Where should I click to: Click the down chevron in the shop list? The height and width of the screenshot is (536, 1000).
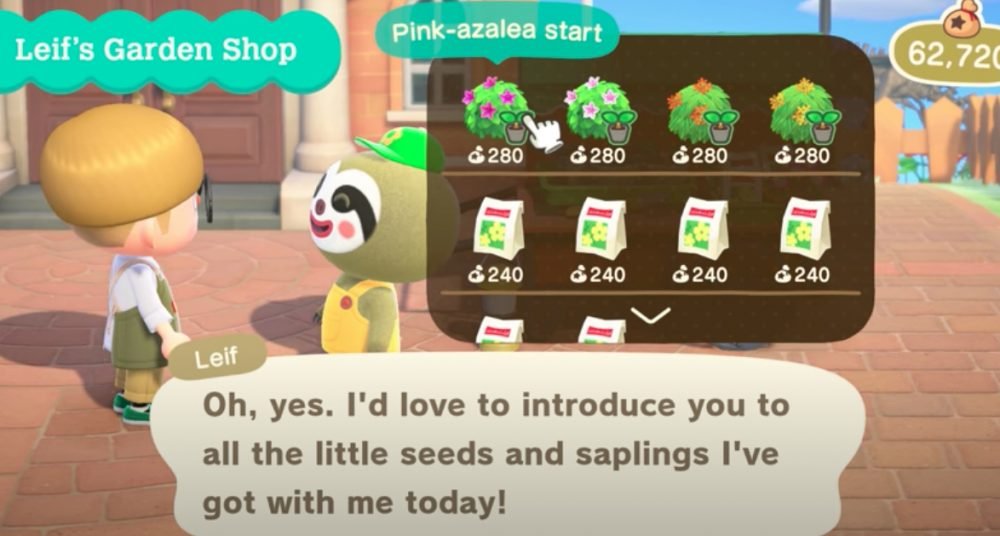651,315
